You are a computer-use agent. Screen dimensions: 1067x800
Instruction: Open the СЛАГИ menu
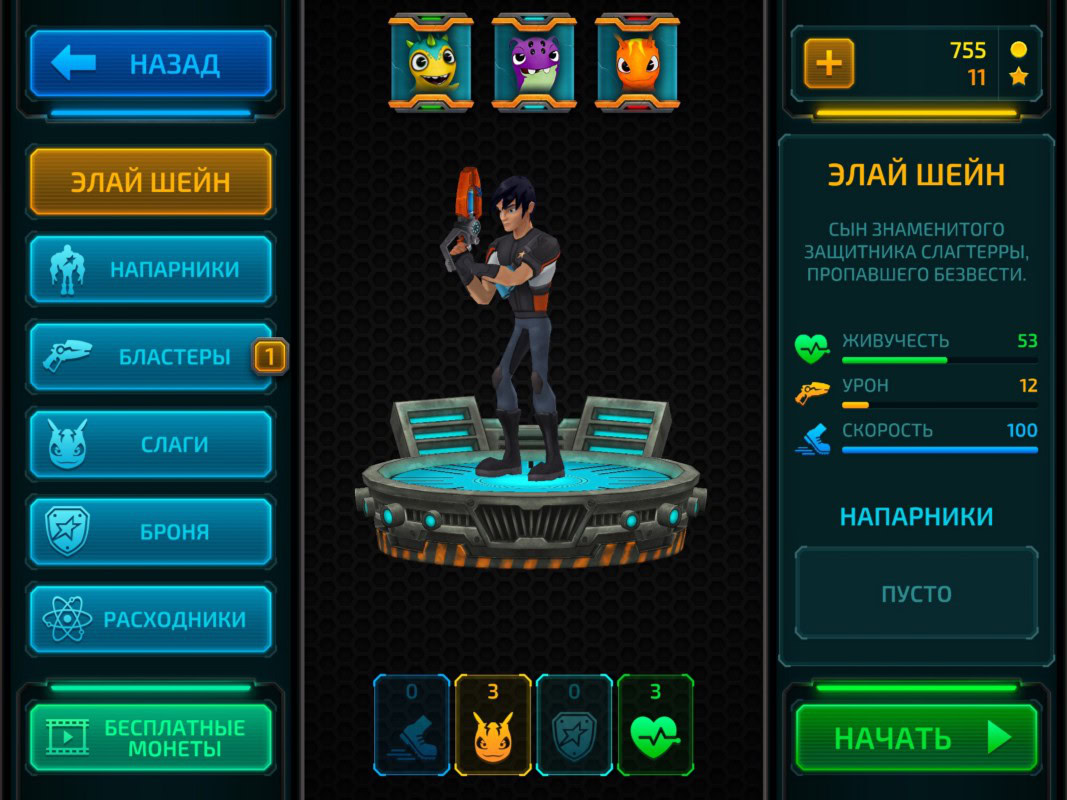click(150, 444)
